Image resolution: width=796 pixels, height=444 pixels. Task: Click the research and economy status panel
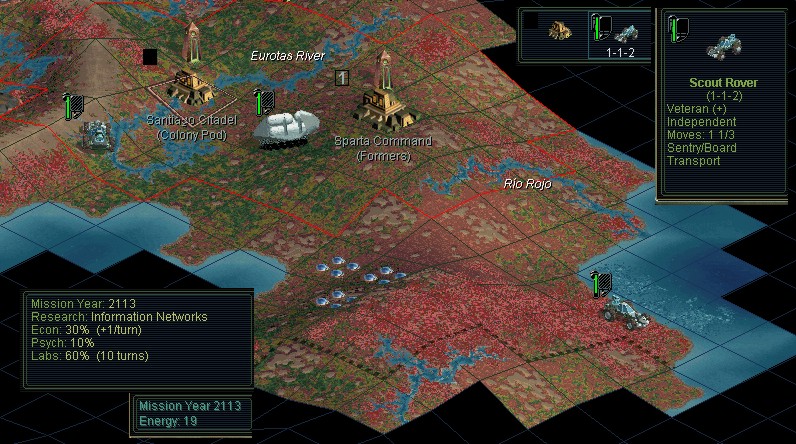tap(138, 338)
